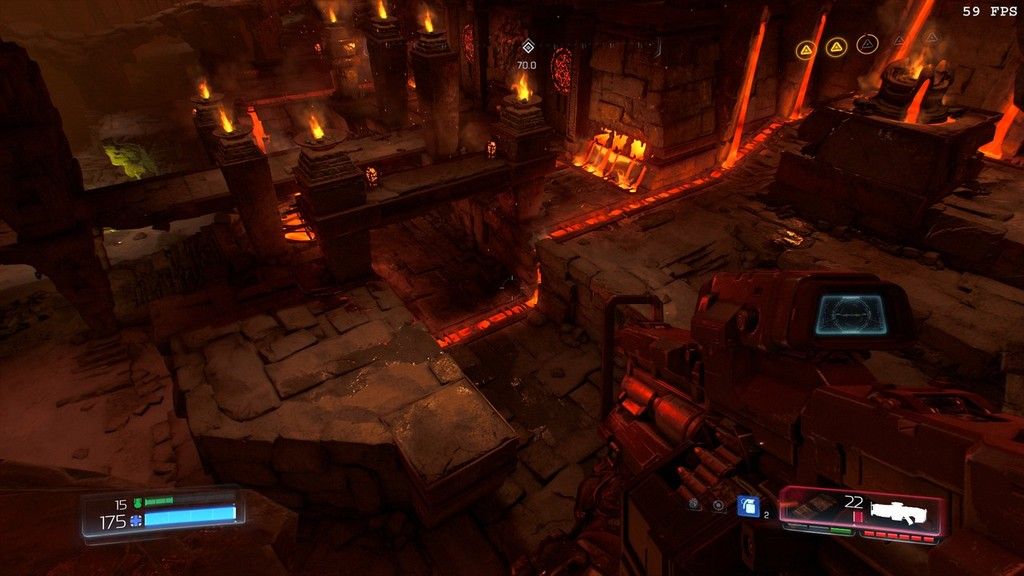Select the blue frag grenade equipment icon

748,506
